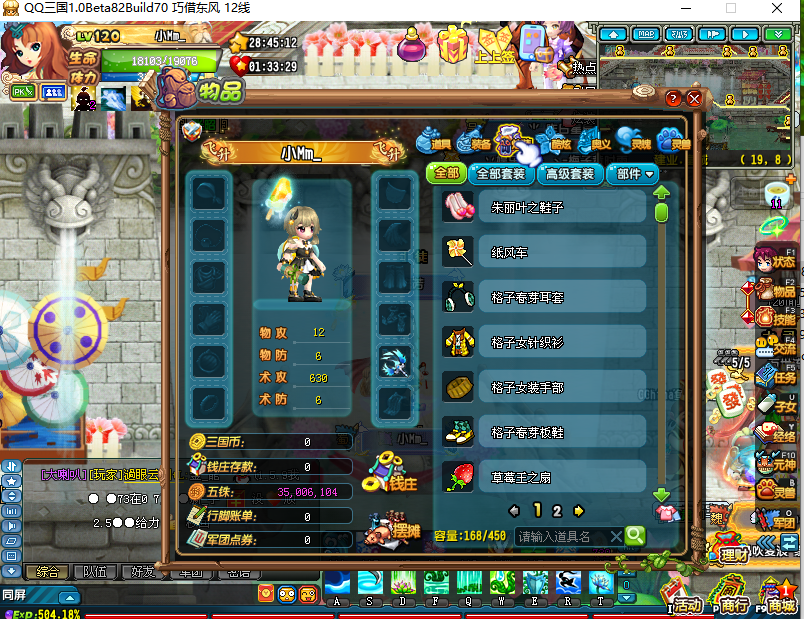Click the item name search field
804x619 pixels.
click(x=568, y=536)
